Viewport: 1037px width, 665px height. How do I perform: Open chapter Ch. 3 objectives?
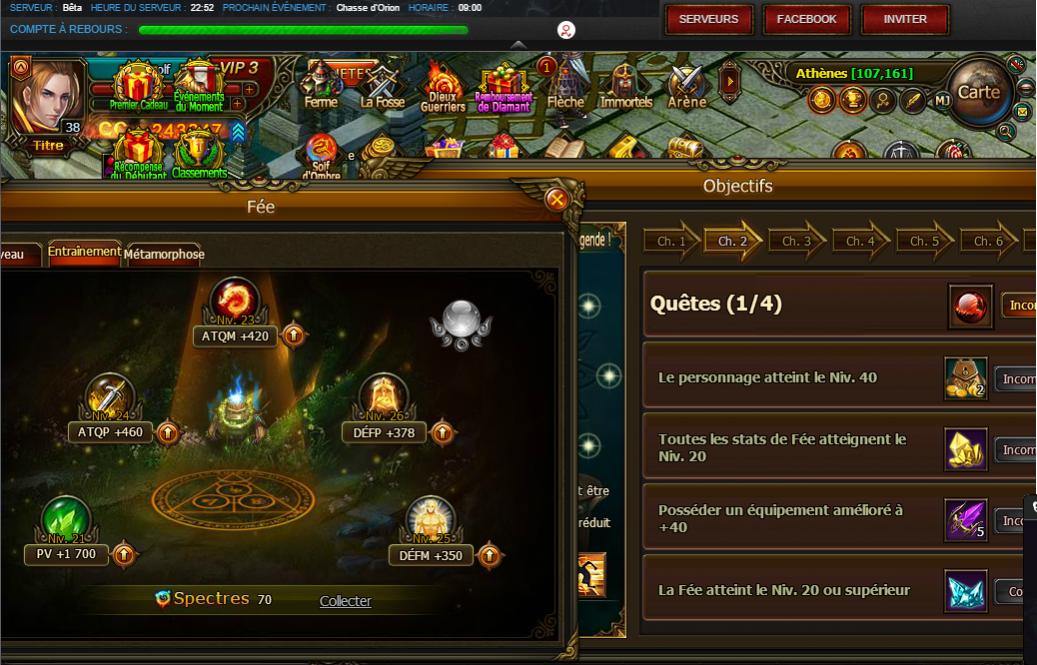pyautogui.click(x=796, y=242)
